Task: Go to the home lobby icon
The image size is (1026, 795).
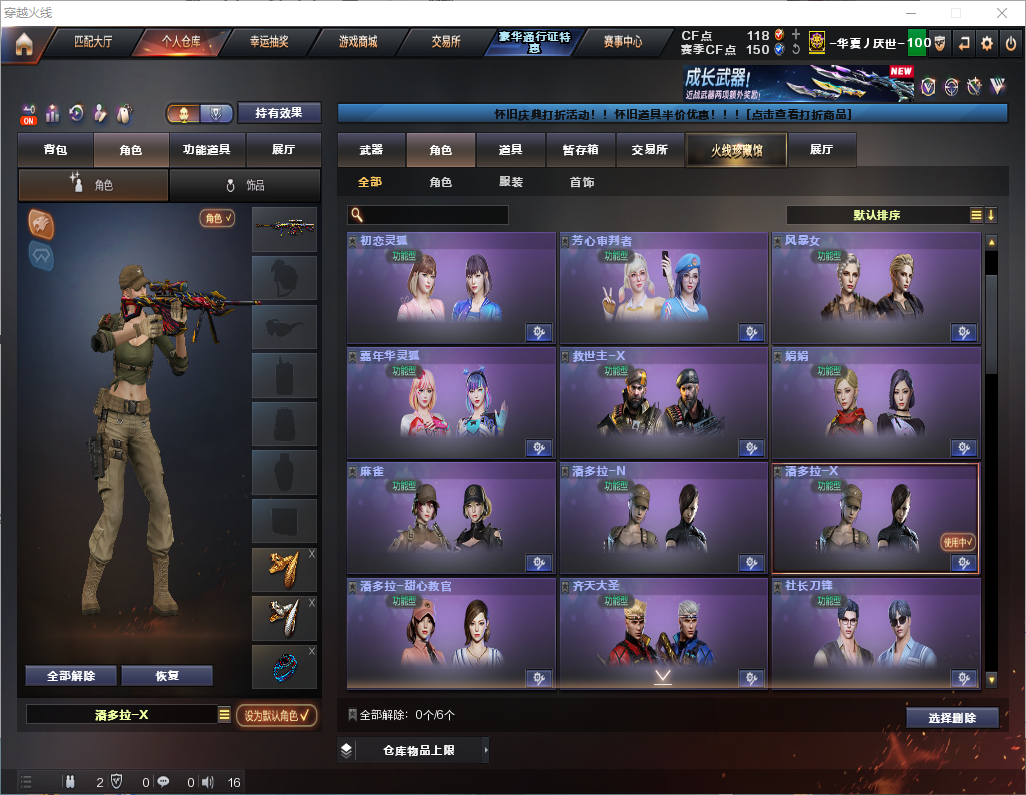Action: click(x=23, y=43)
